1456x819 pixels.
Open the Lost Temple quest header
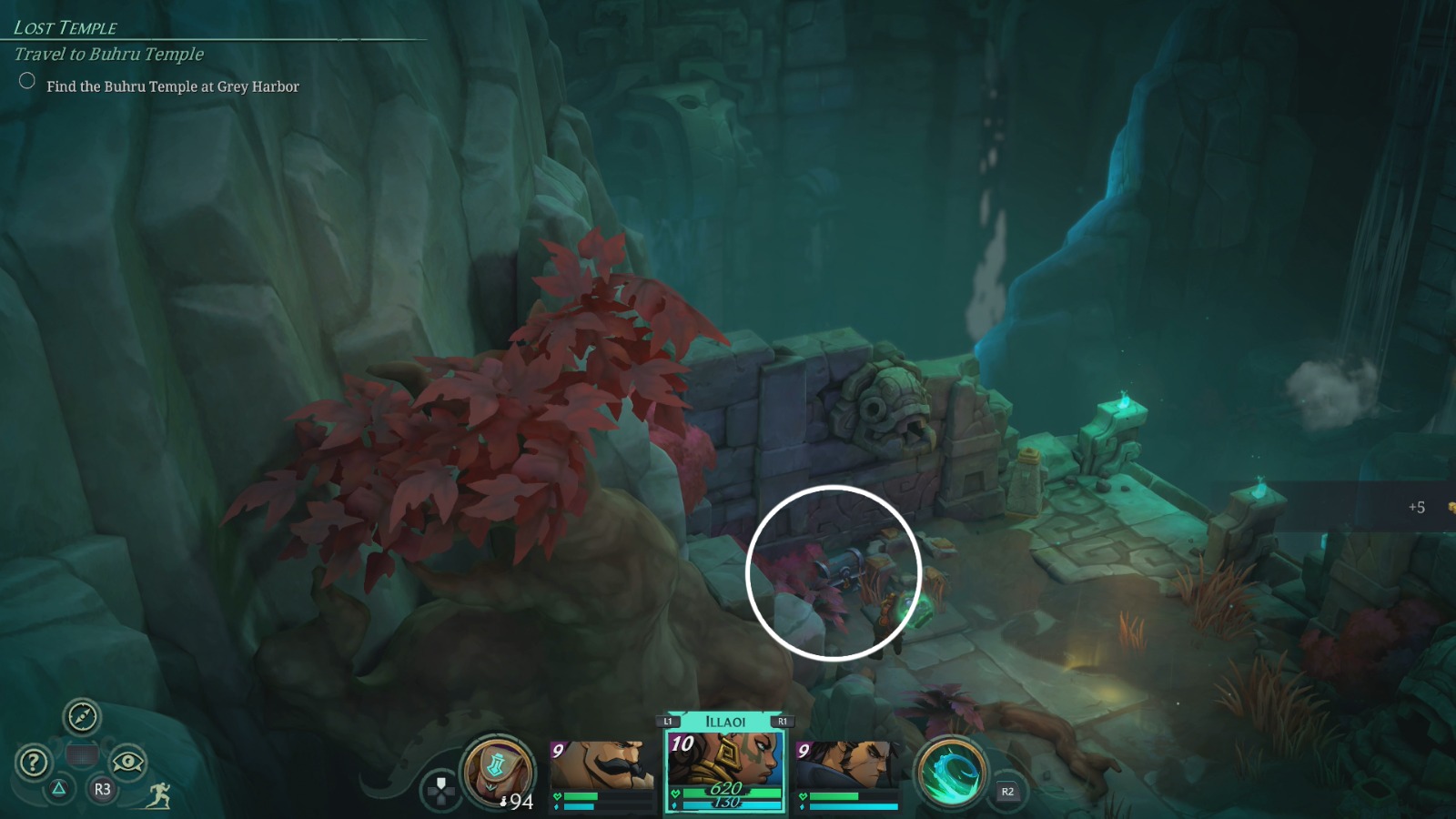(64, 26)
